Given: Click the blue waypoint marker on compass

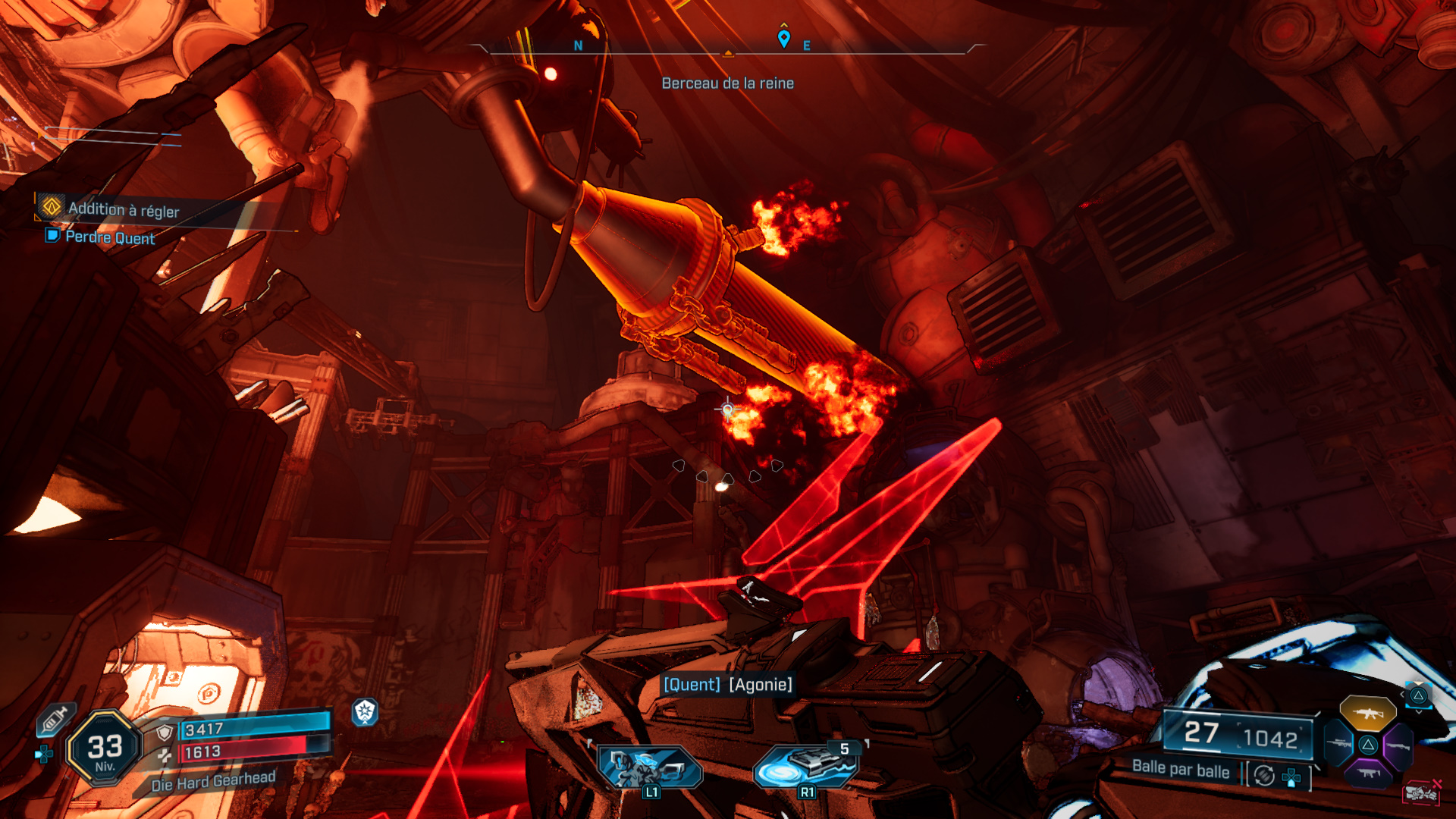Looking at the screenshot, I should click(784, 38).
